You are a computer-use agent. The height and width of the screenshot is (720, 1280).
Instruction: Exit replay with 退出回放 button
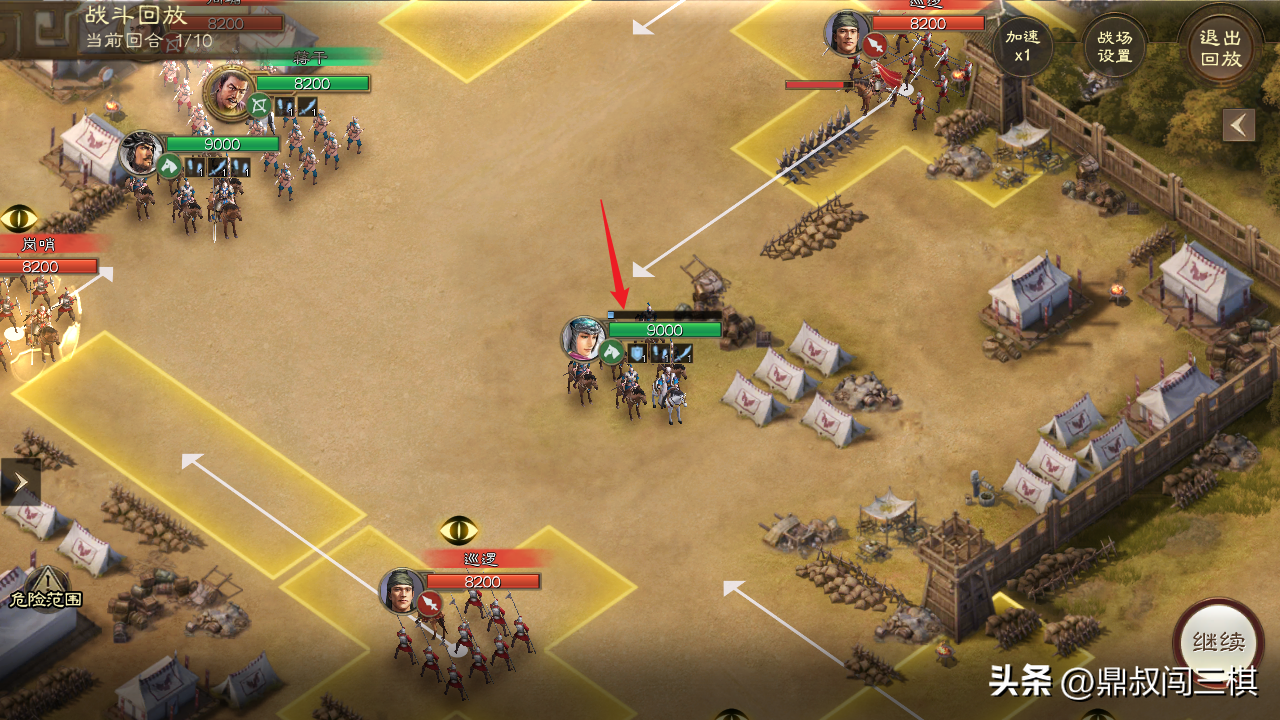click(1219, 47)
